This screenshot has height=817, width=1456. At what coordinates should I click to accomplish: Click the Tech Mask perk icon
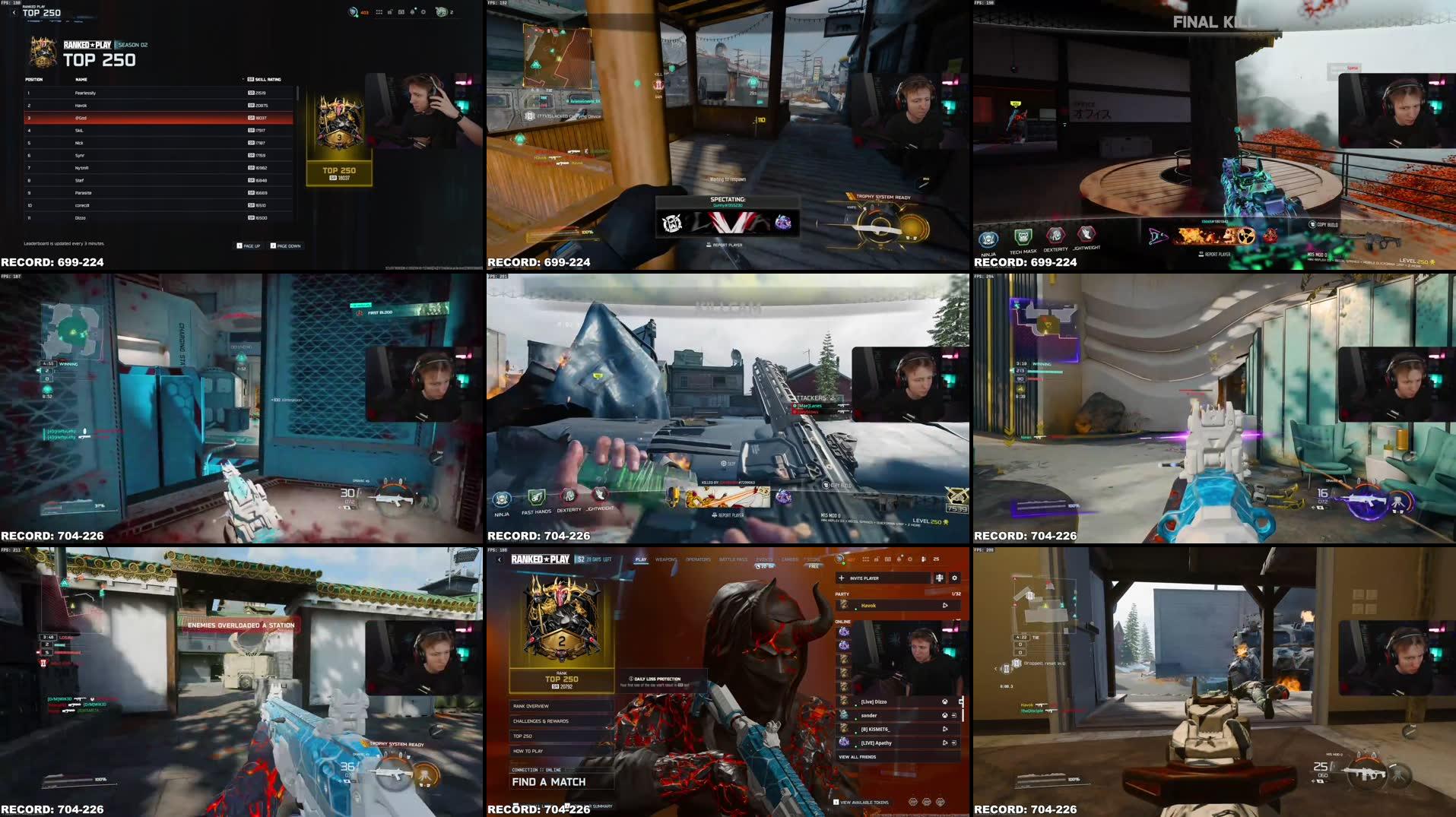[1023, 237]
